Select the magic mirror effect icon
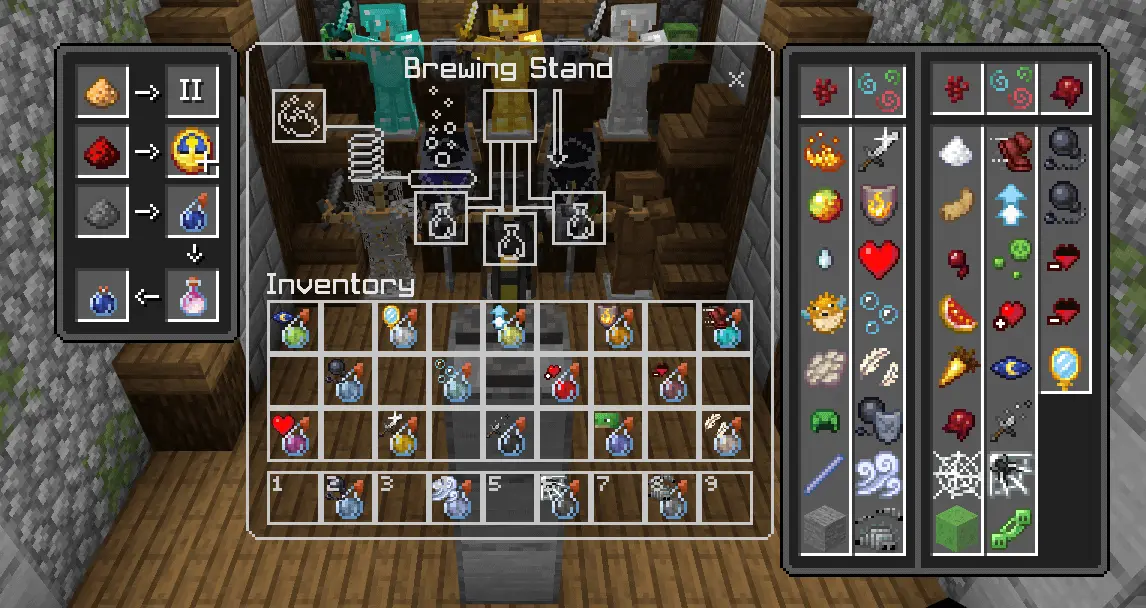The width and height of the screenshot is (1146, 608). point(1066,368)
